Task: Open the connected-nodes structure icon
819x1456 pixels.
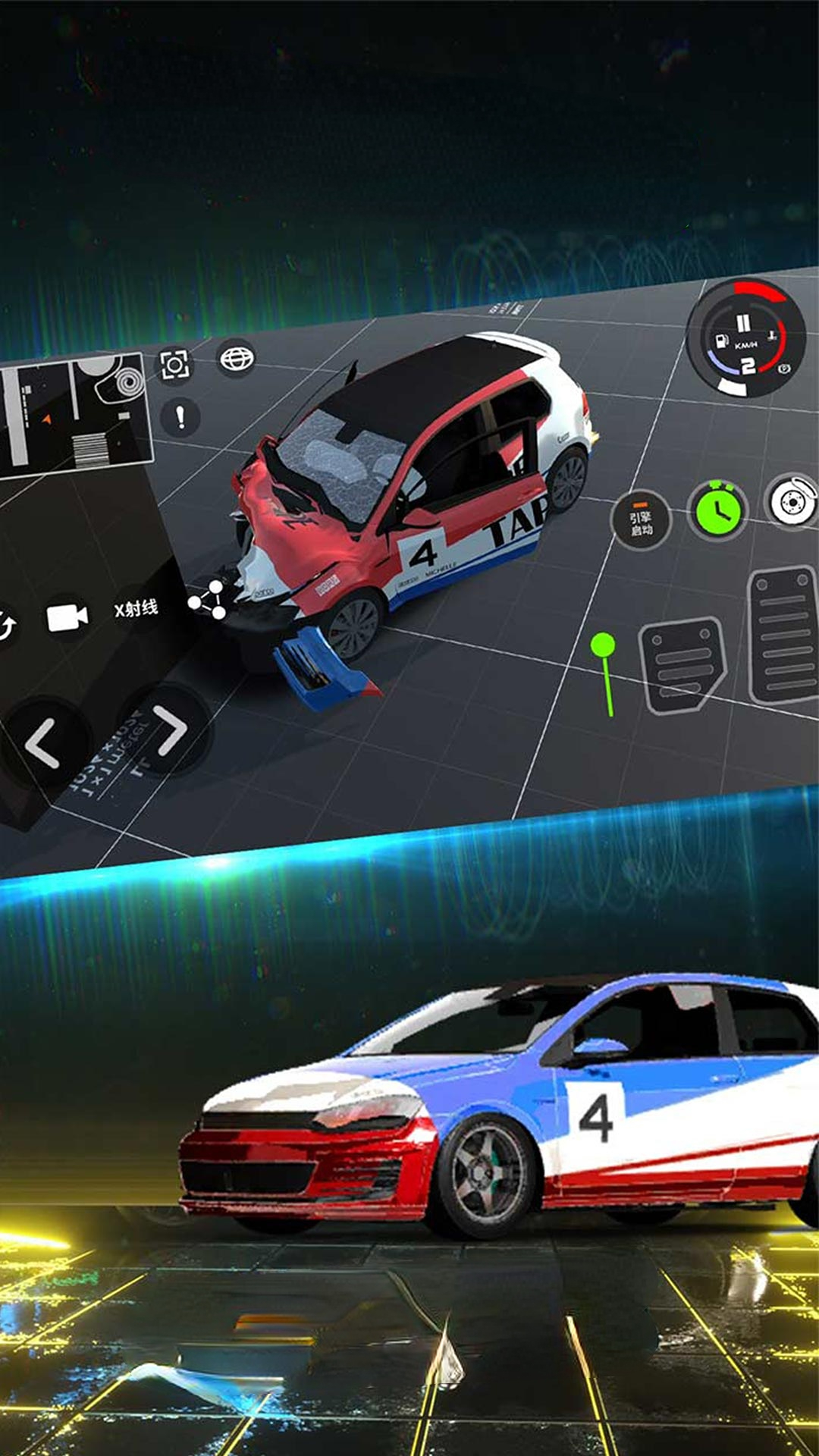Action: tap(208, 601)
